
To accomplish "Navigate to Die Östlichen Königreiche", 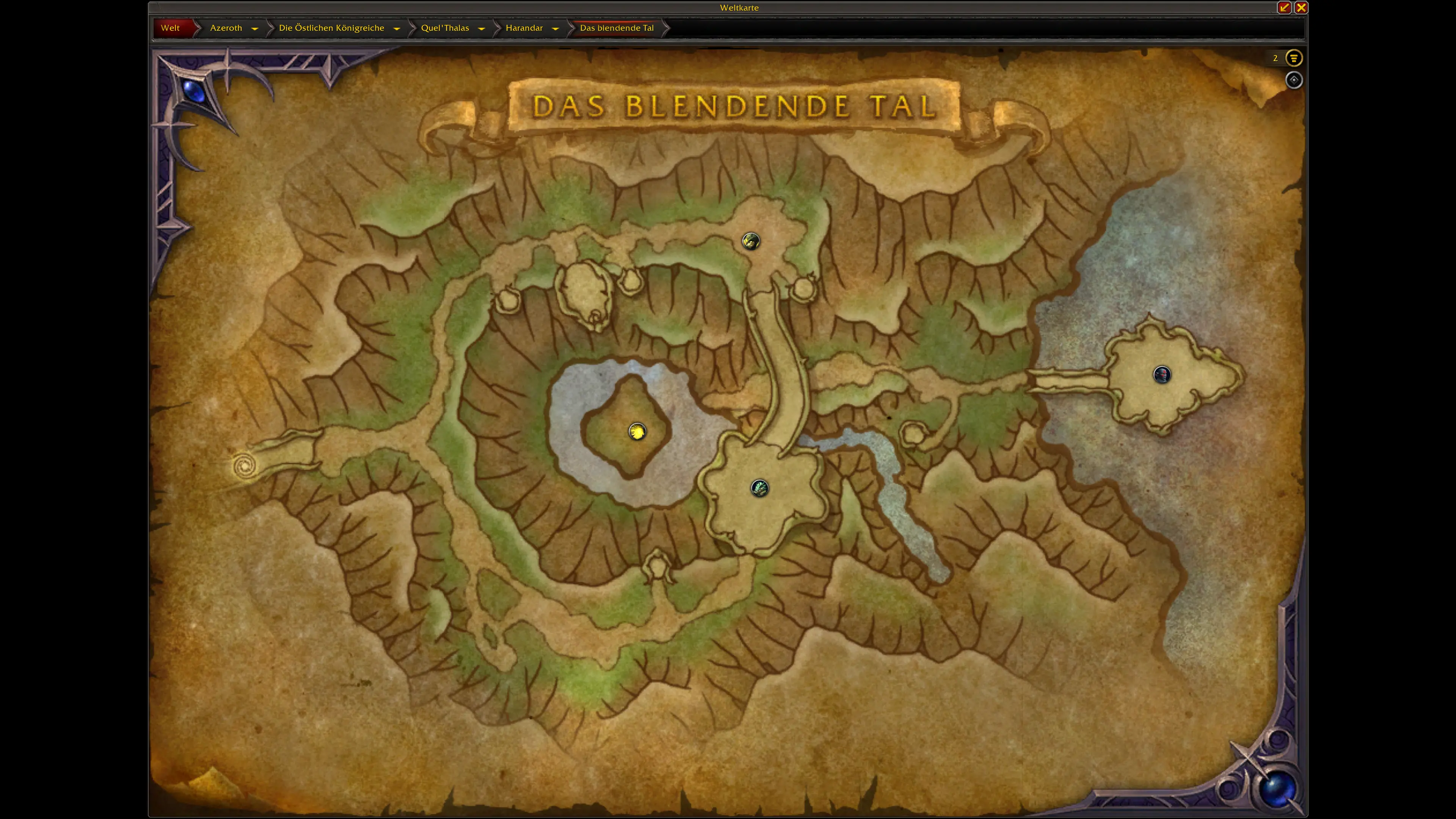I will tap(331, 28).
